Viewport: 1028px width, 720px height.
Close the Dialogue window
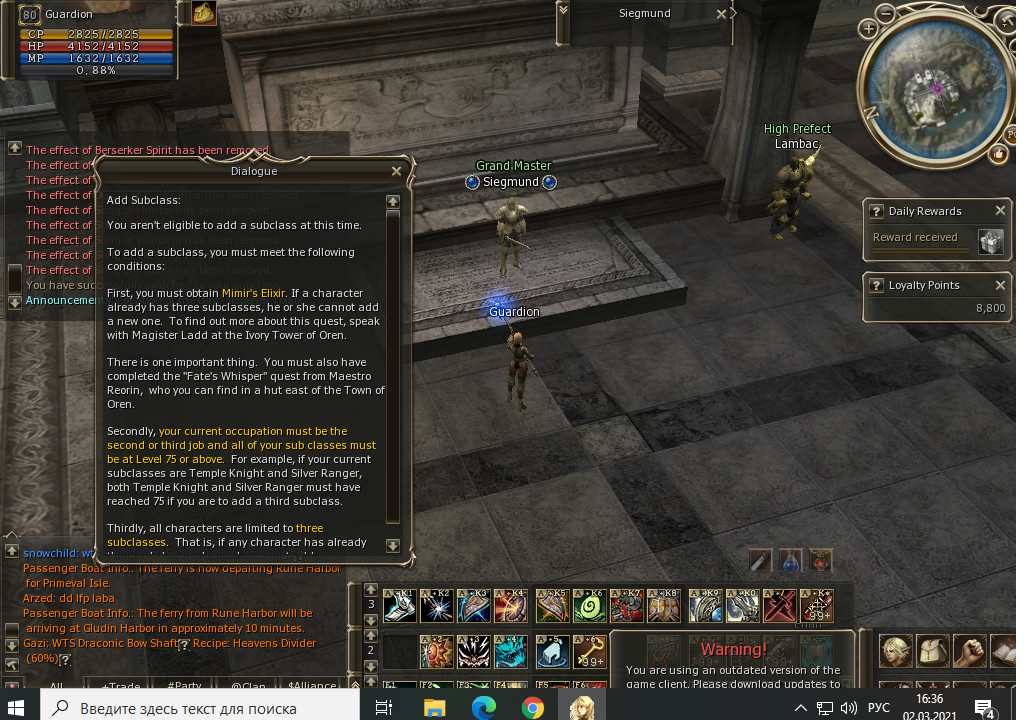click(x=396, y=171)
